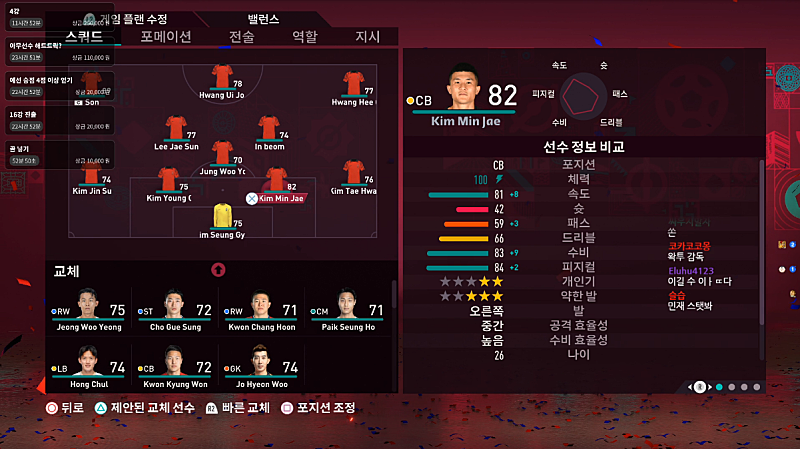Viewport: 800px width, 449px height.
Task: Select Hwang Ui Jo on the pitch
Action: click(x=222, y=79)
